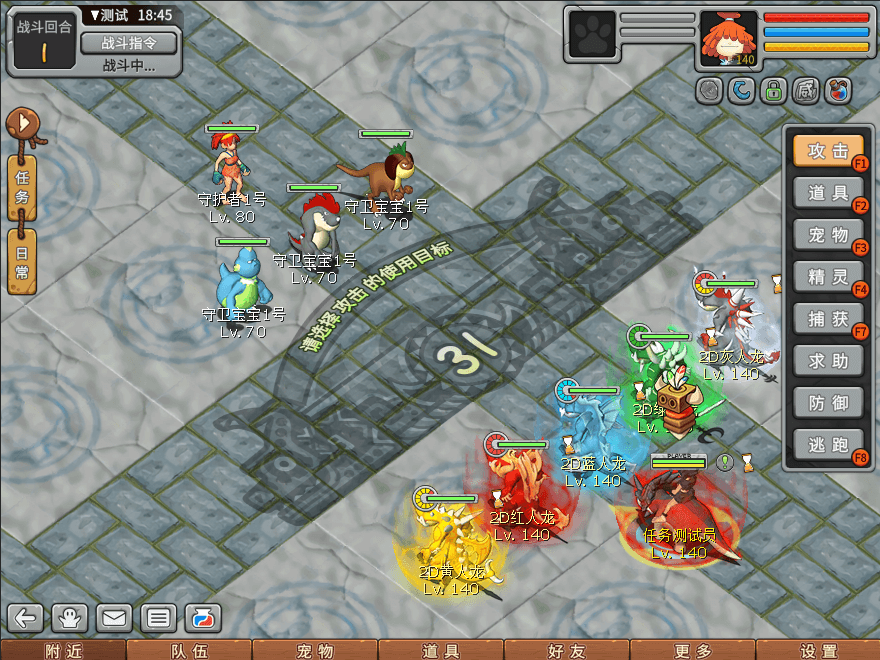Choose the 攻击 (Attack) battle command
This screenshot has width=880, height=660.
tap(827, 151)
